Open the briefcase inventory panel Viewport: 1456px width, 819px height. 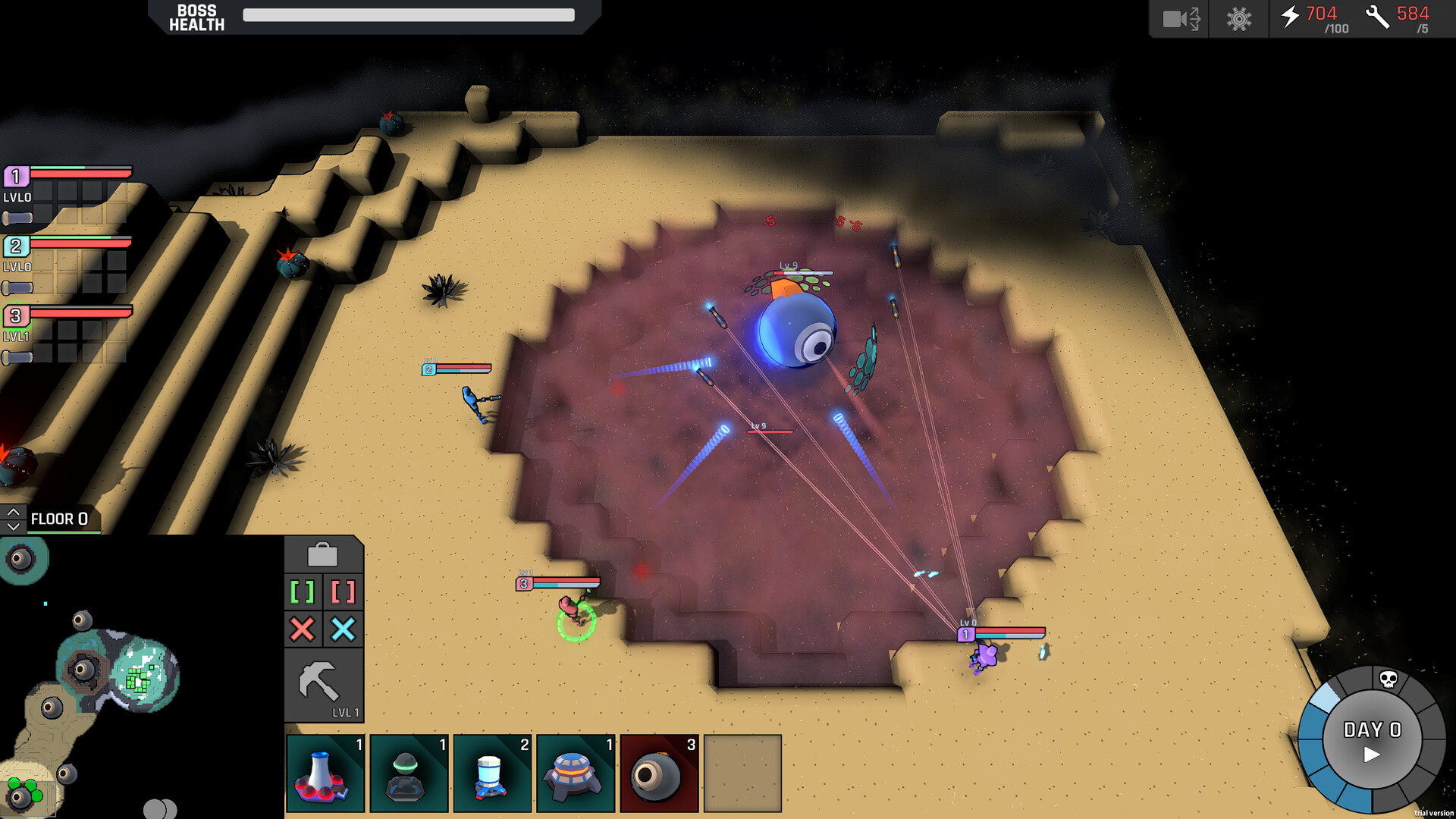(324, 554)
